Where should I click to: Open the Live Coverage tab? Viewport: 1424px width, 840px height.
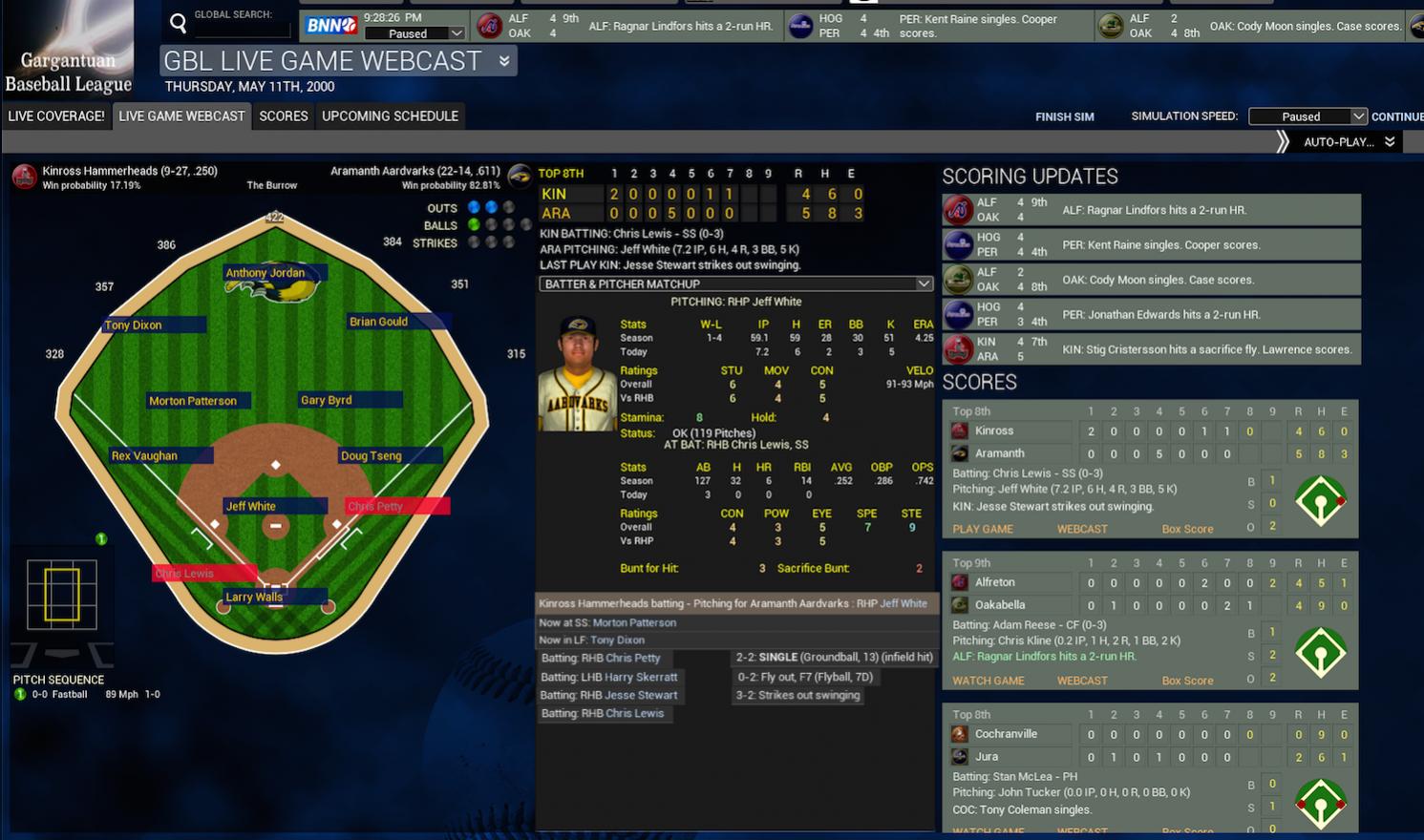click(x=56, y=115)
